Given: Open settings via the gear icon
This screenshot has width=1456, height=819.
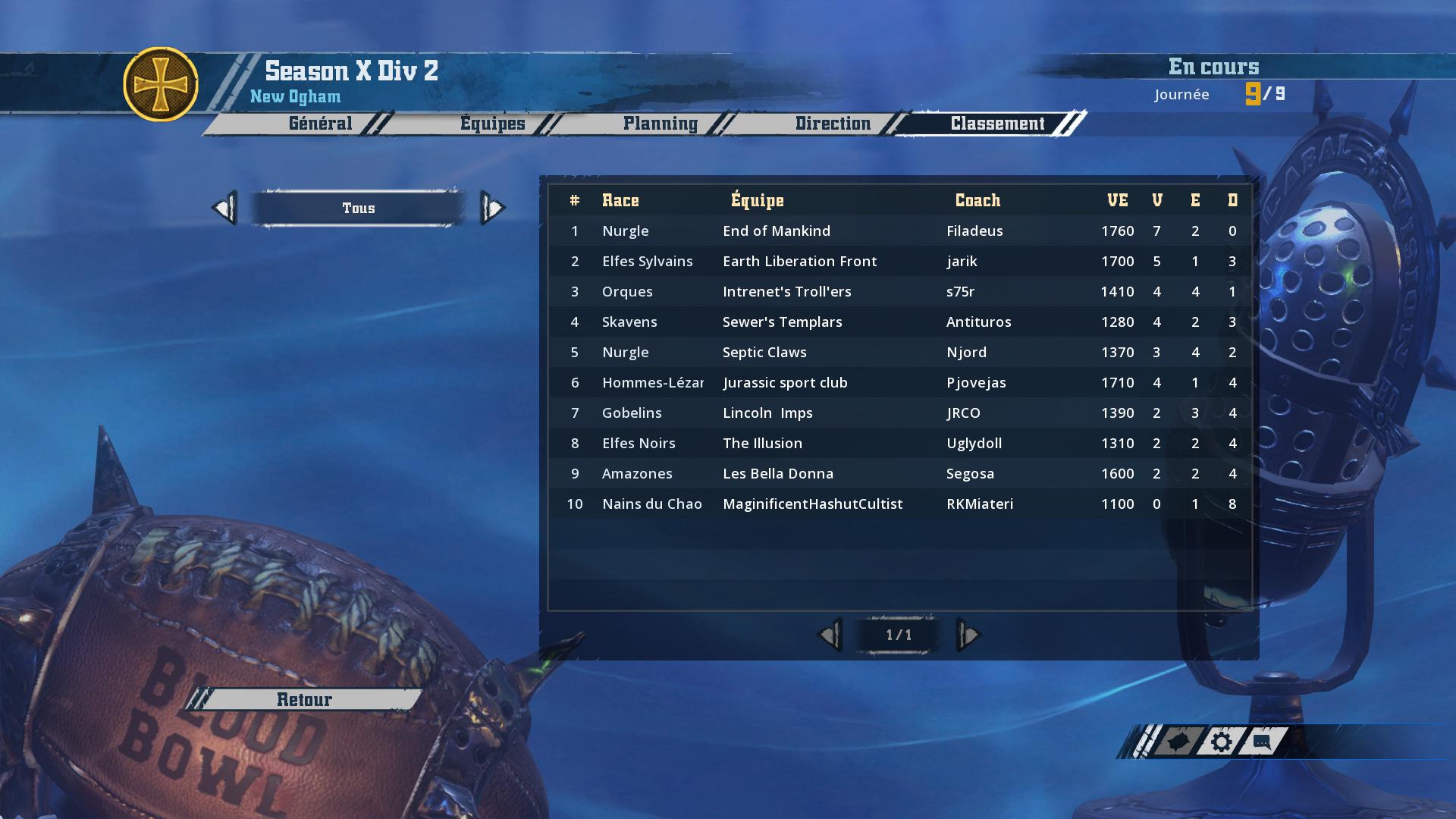Looking at the screenshot, I should [x=1221, y=742].
